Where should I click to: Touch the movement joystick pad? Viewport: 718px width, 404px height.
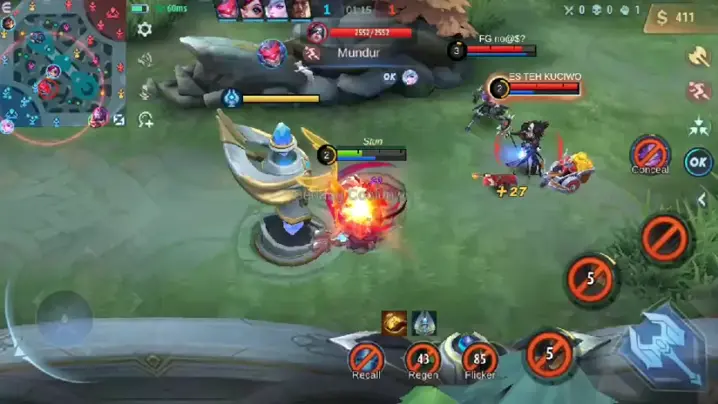(x=65, y=319)
